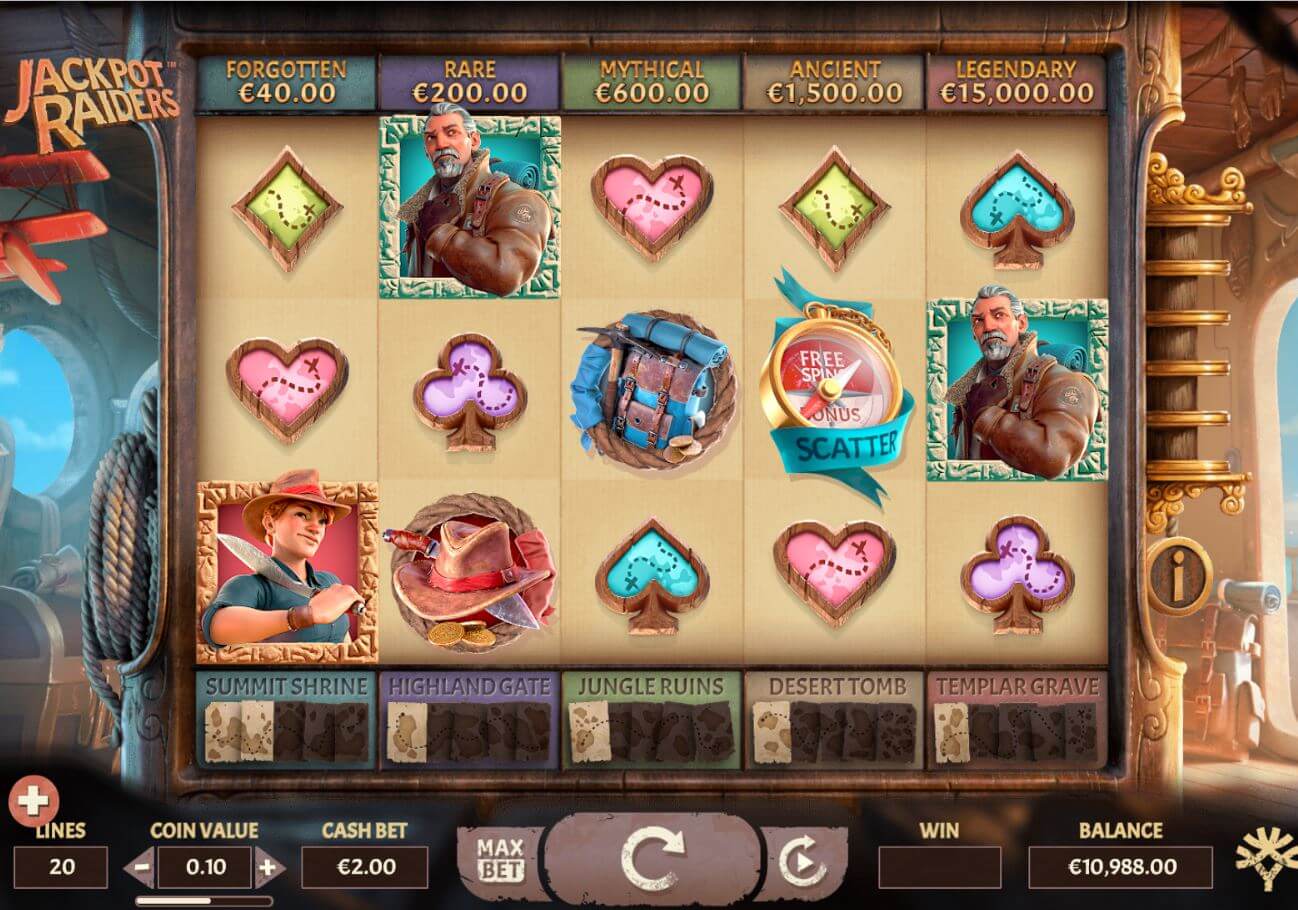Viewport: 1298px width, 910px height.
Task: Expand the round plus menu button
Action: point(34,800)
